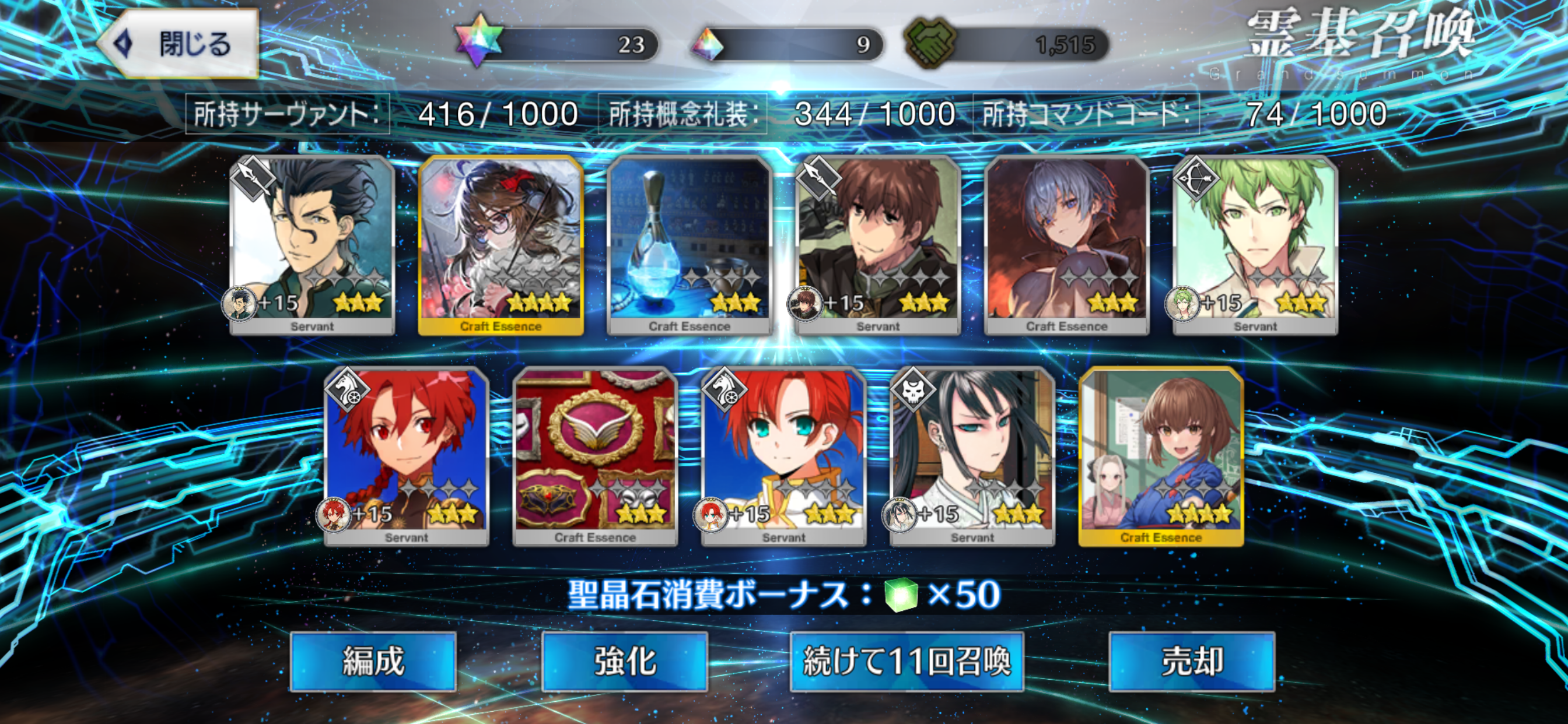View the silver-haired figure Craft Essence
The image size is (1568, 724).
(1067, 243)
